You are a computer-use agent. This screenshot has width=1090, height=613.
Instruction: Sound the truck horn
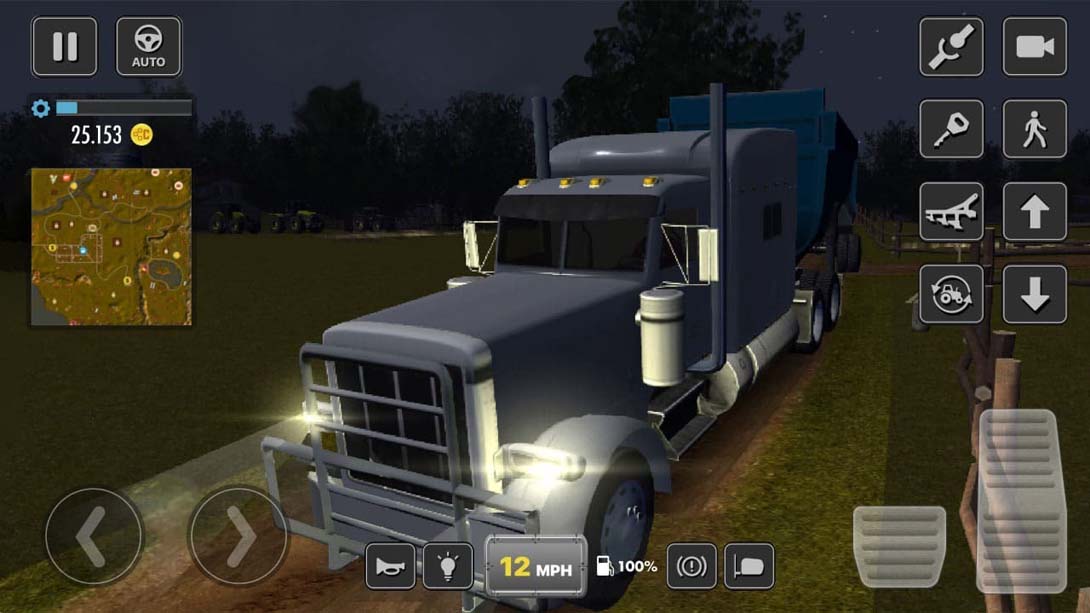[x=390, y=567]
